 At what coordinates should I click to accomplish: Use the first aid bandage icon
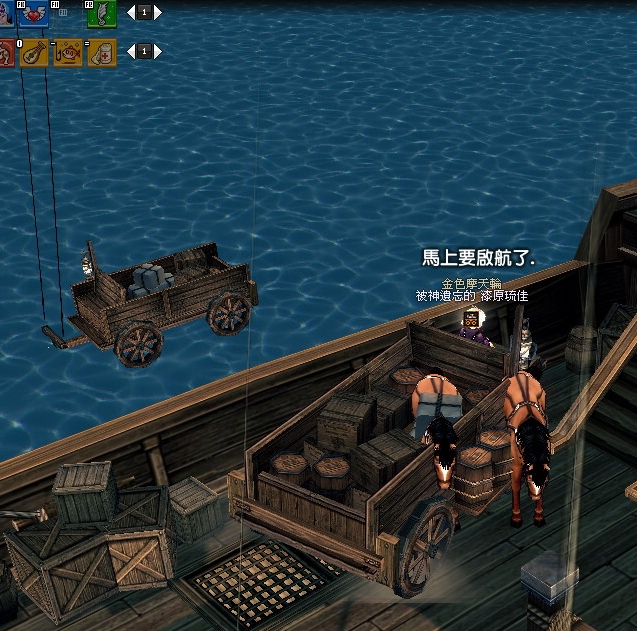click(101, 52)
